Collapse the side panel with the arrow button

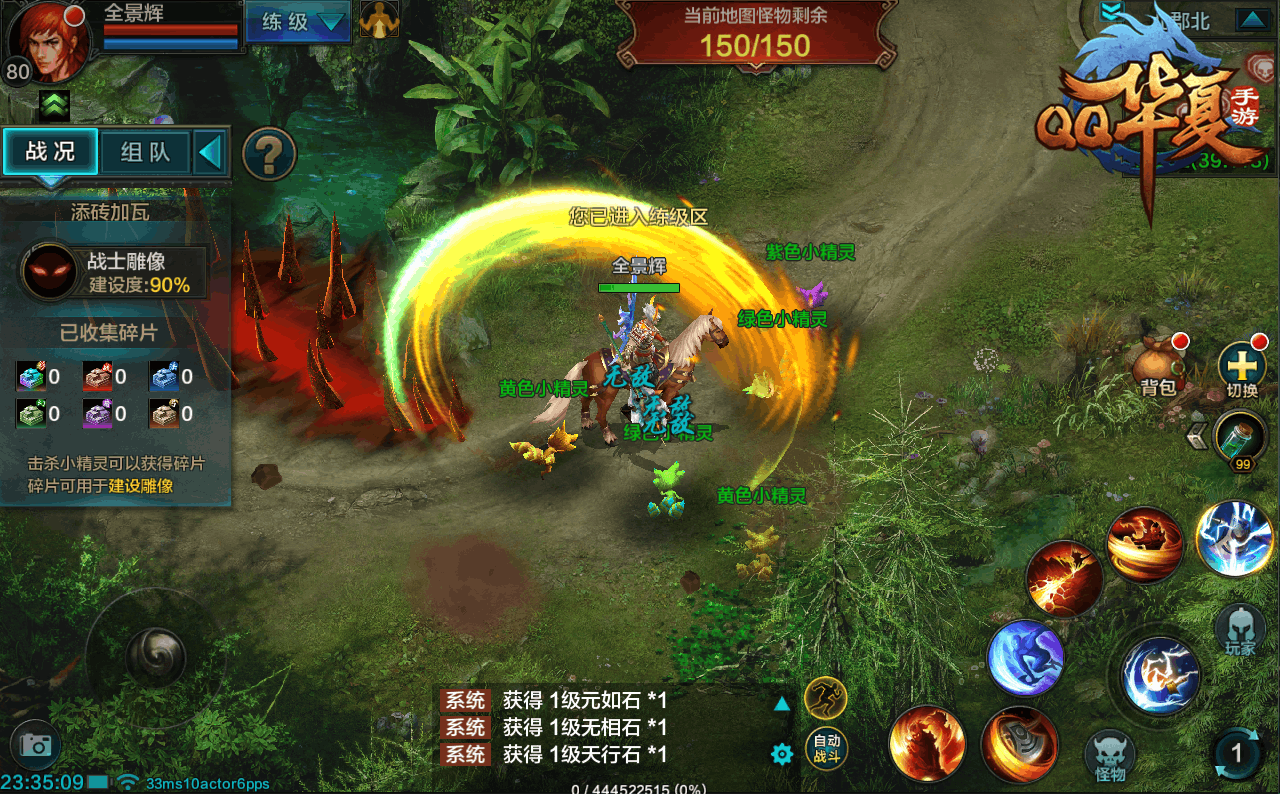click(x=210, y=153)
